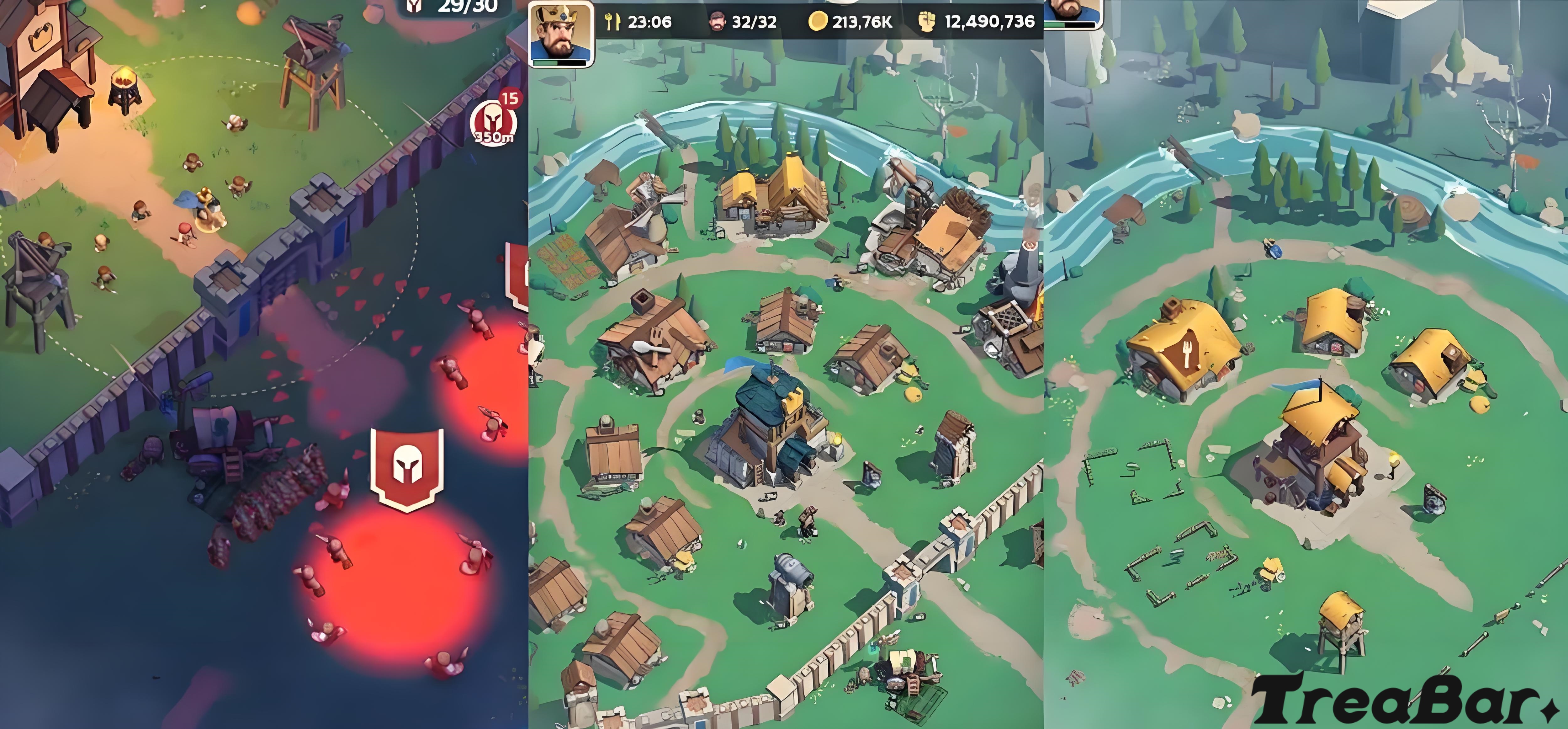Screen dimensions: 1568x729
Task: Tap the helmet raid badge labeled 350m
Action: (494, 122)
